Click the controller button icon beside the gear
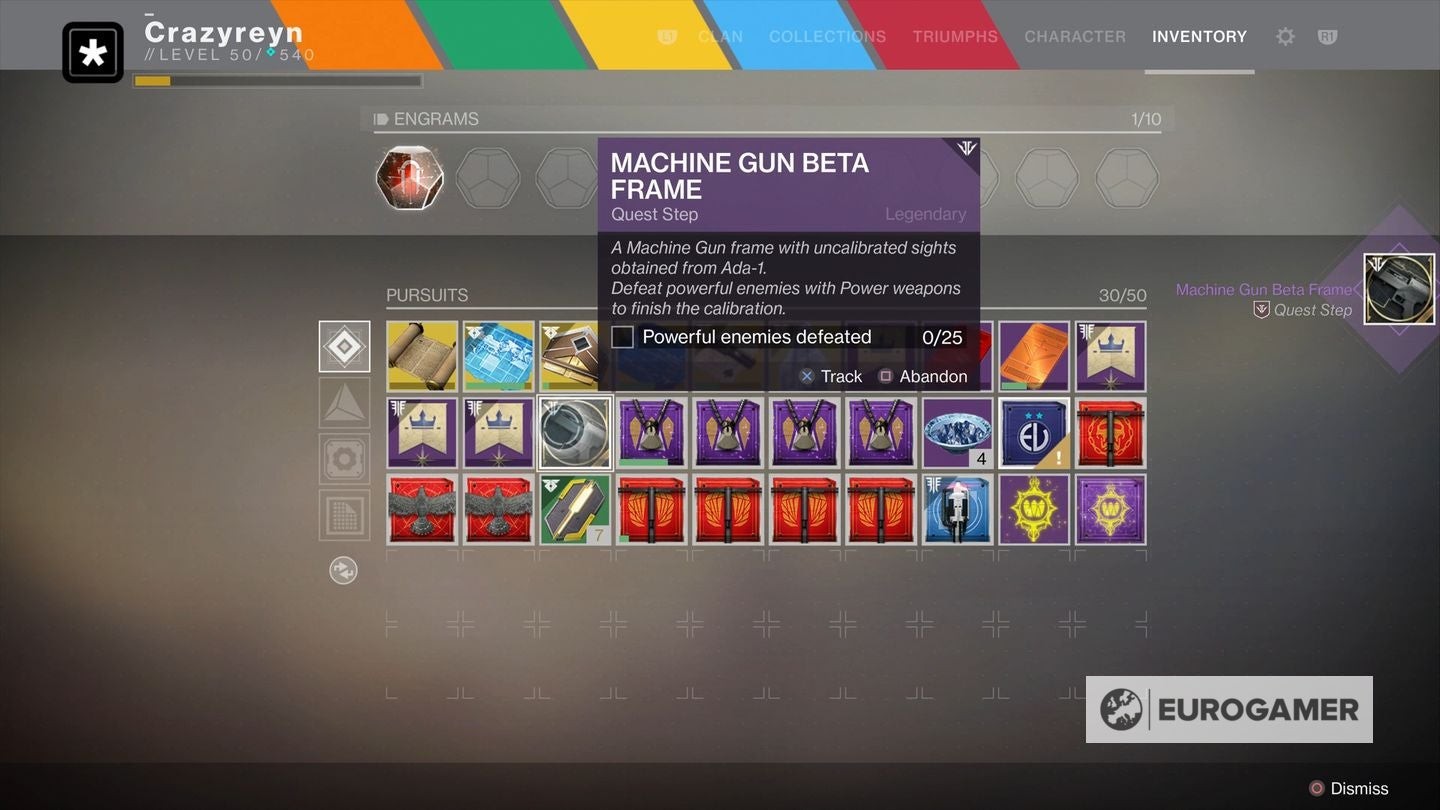 point(1327,36)
